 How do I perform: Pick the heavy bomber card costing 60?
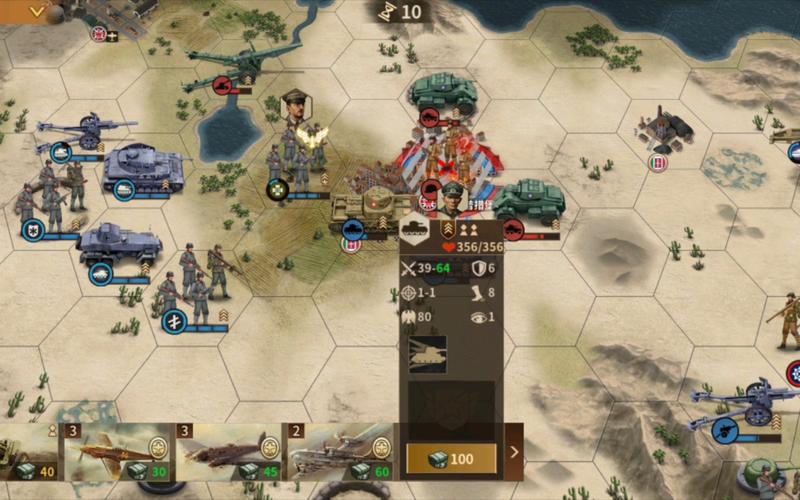[341, 452]
